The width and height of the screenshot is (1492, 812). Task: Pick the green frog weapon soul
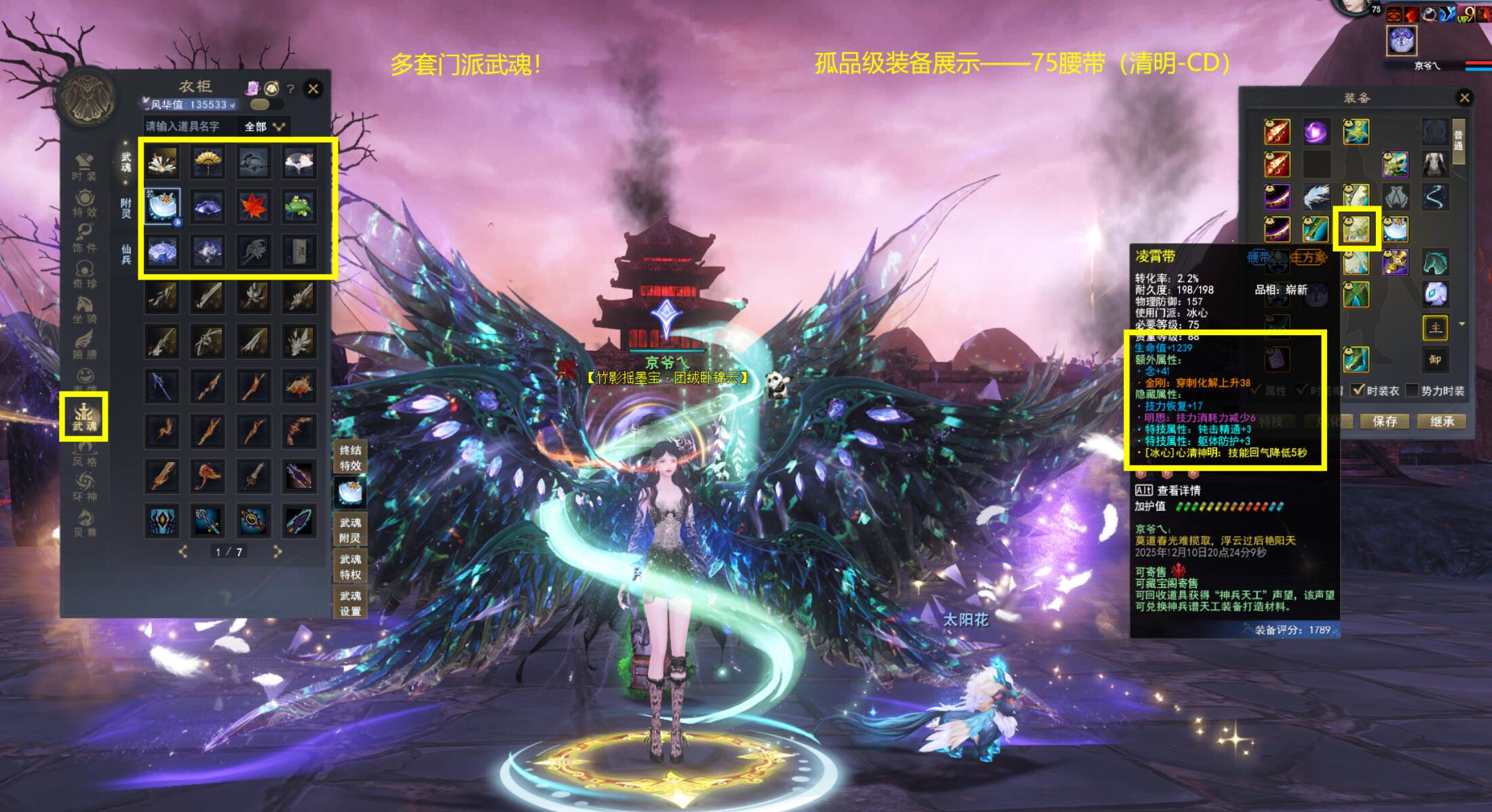tap(299, 206)
